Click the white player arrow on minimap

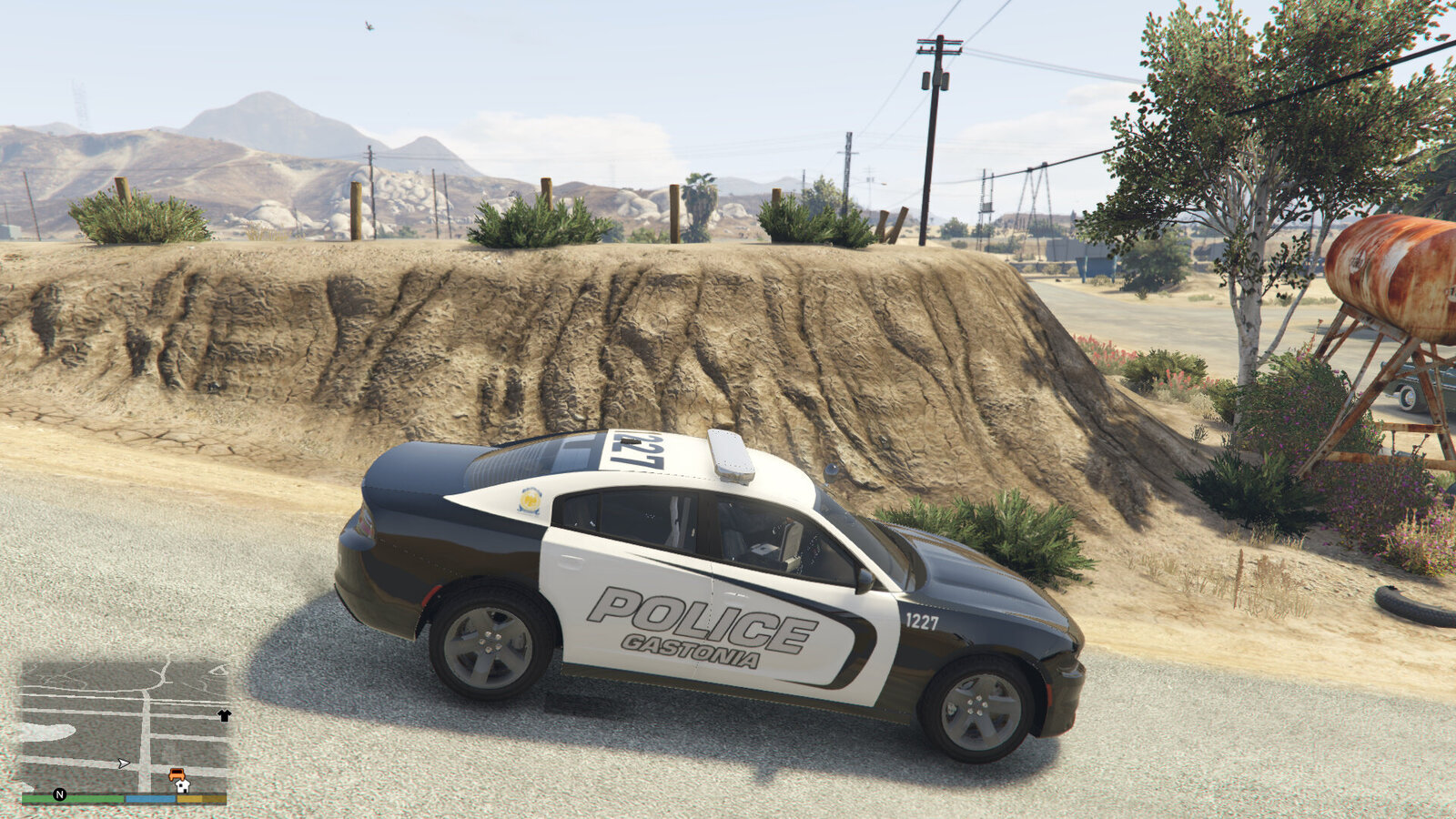coord(124,763)
